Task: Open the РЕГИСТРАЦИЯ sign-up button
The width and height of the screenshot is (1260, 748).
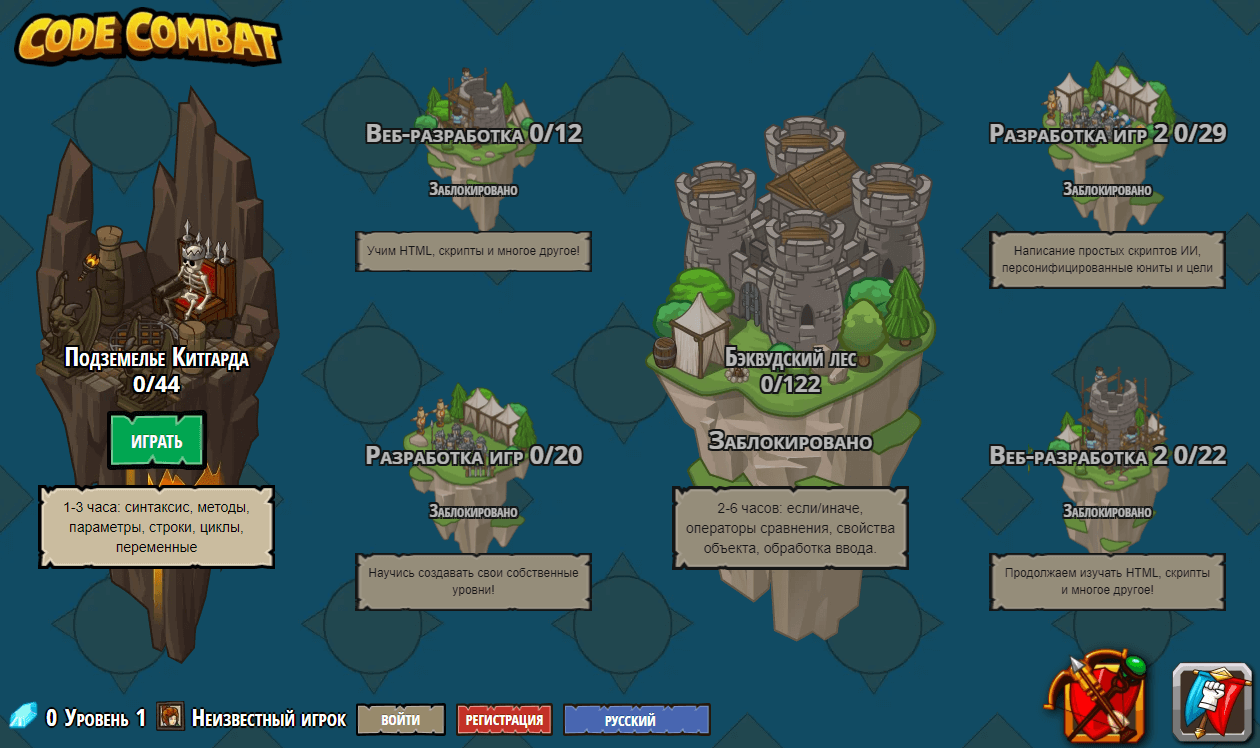Action: (504, 719)
